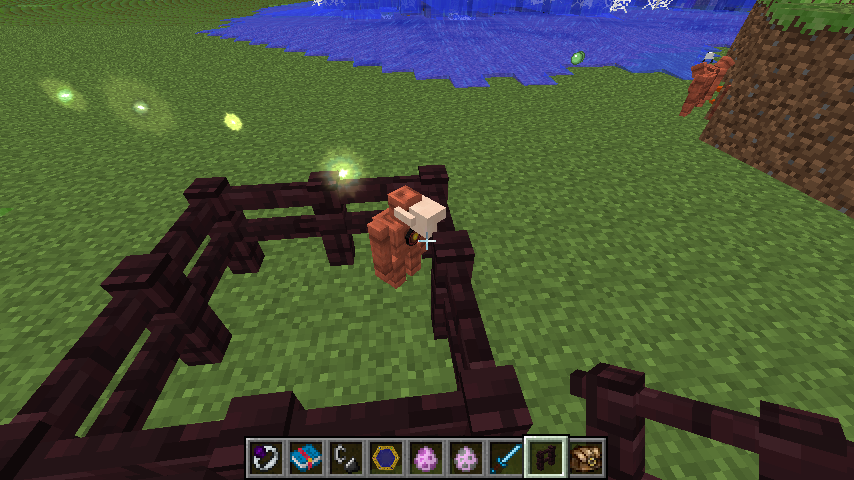Choose the brown leather item slot
Screen dimensions: 854x480
click(x=586, y=457)
